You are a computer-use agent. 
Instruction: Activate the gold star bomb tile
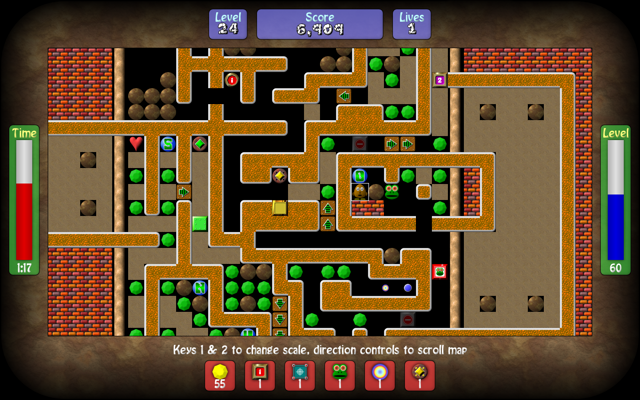[x=420, y=375]
